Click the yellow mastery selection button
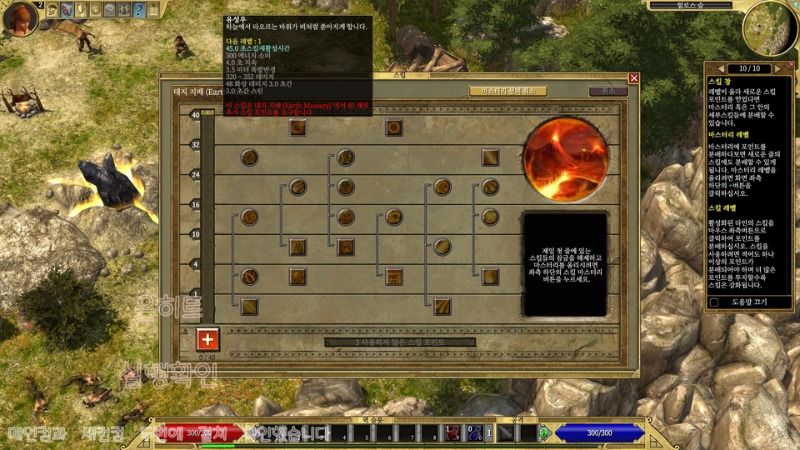The height and width of the screenshot is (450, 800). [507, 91]
